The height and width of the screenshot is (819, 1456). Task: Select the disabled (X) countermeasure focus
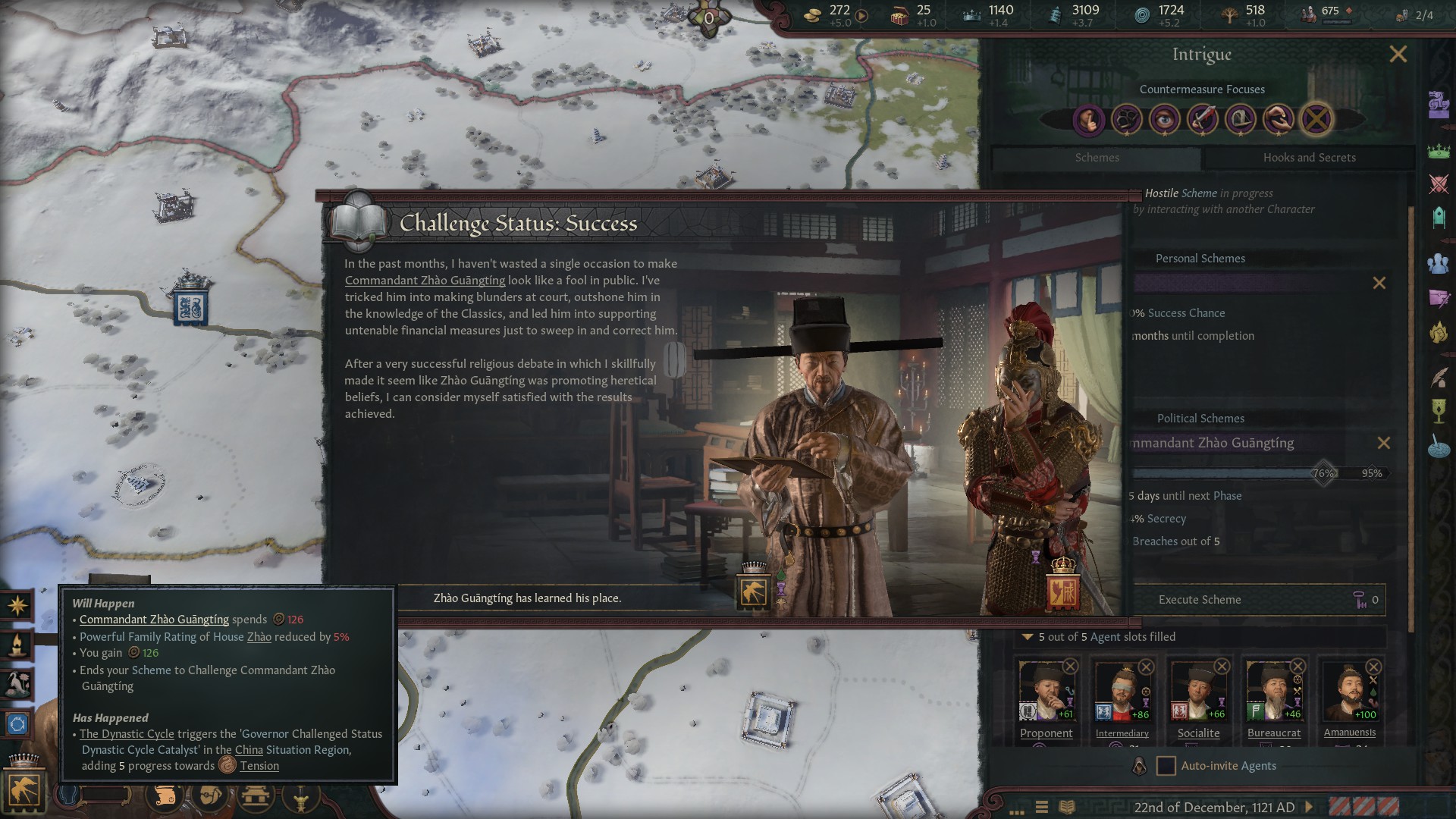1316,119
